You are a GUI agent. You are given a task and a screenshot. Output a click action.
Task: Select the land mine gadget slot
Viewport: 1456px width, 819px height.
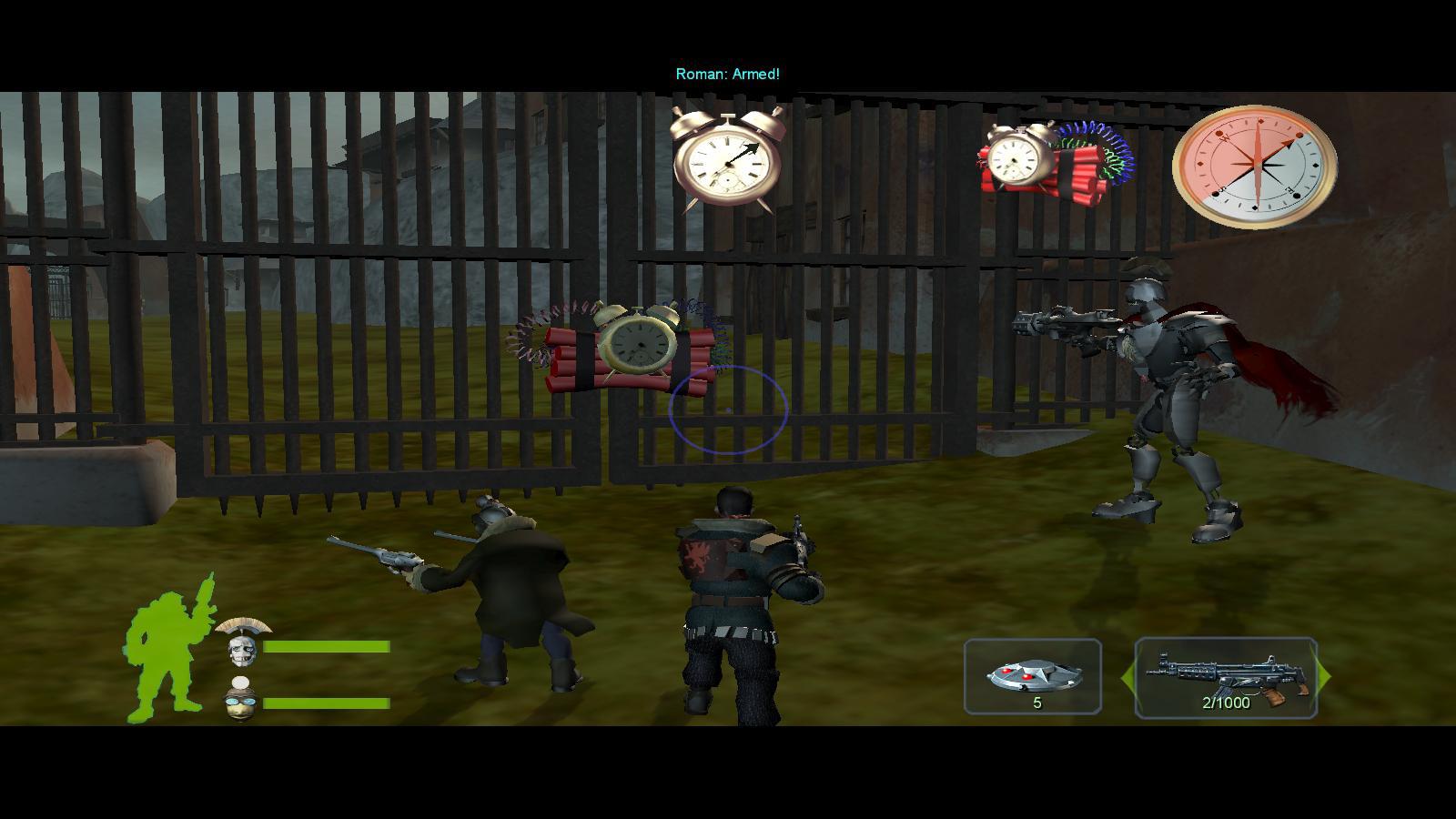[1032, 675]
